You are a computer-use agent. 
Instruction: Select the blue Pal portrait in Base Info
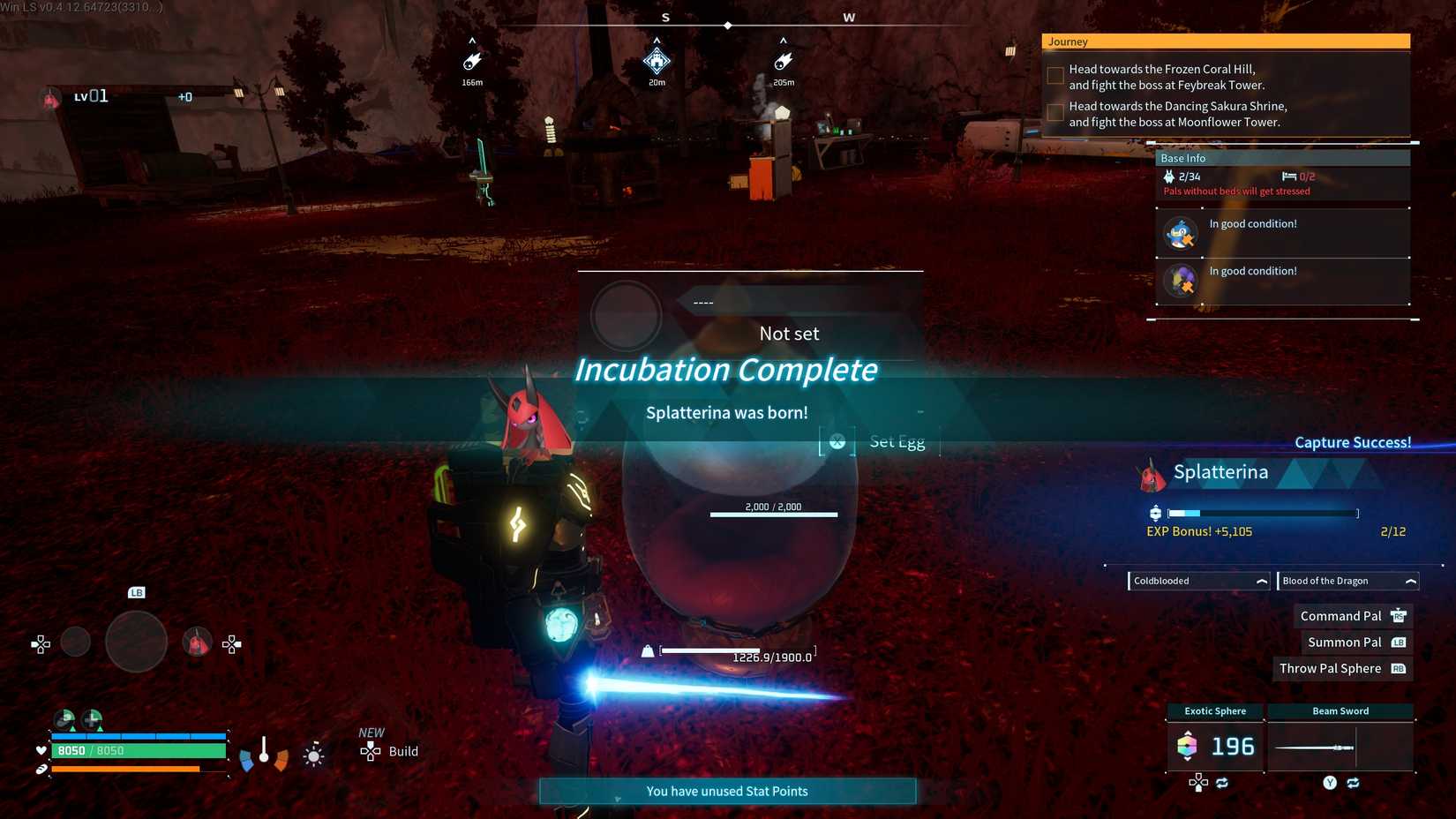1181,233
